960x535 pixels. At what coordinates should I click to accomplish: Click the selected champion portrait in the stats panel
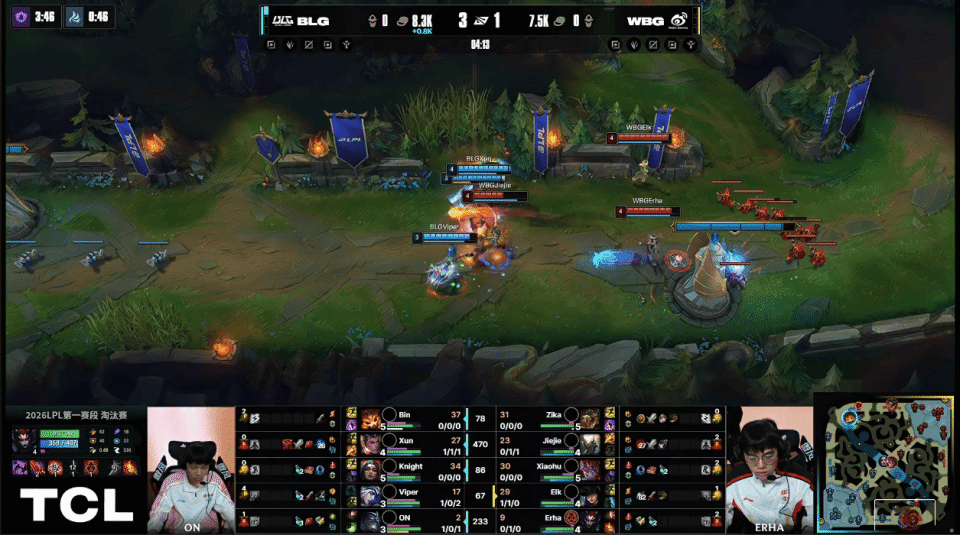(x=21, y=440)
